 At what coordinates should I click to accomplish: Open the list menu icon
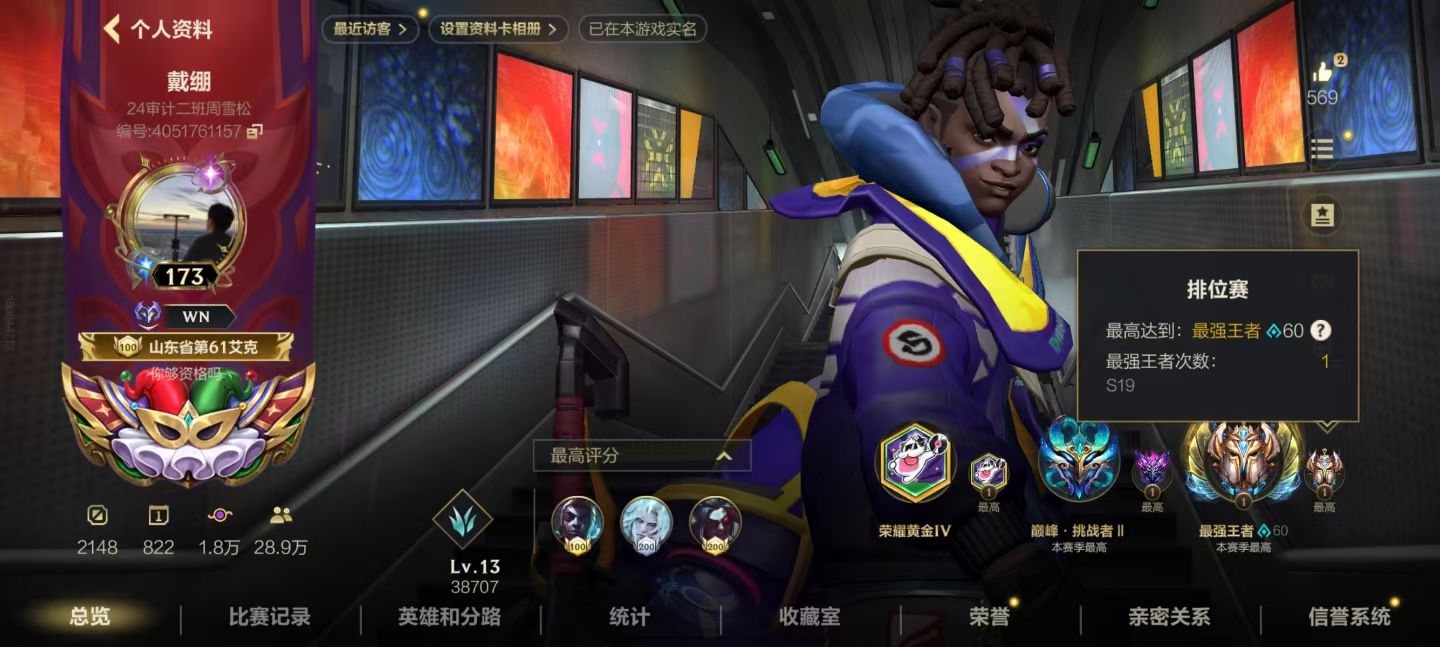[1322, 150]
